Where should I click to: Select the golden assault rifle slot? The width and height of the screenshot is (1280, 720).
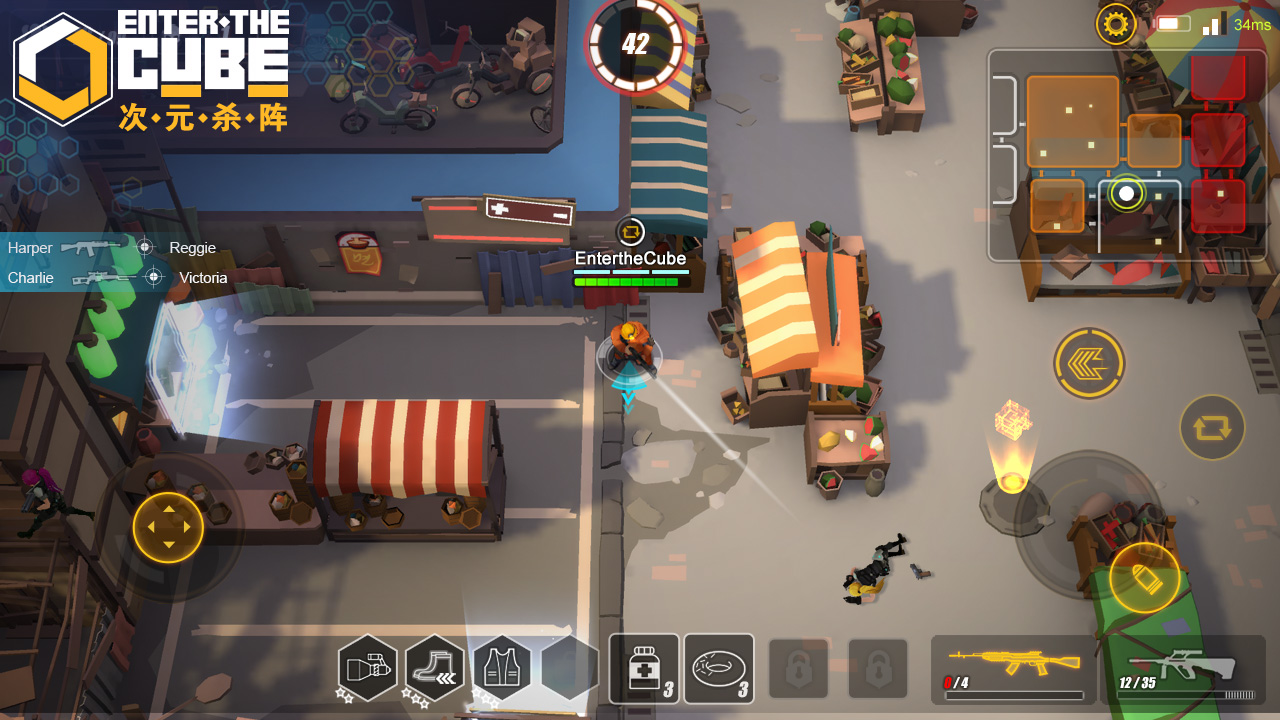point(1013,668)
